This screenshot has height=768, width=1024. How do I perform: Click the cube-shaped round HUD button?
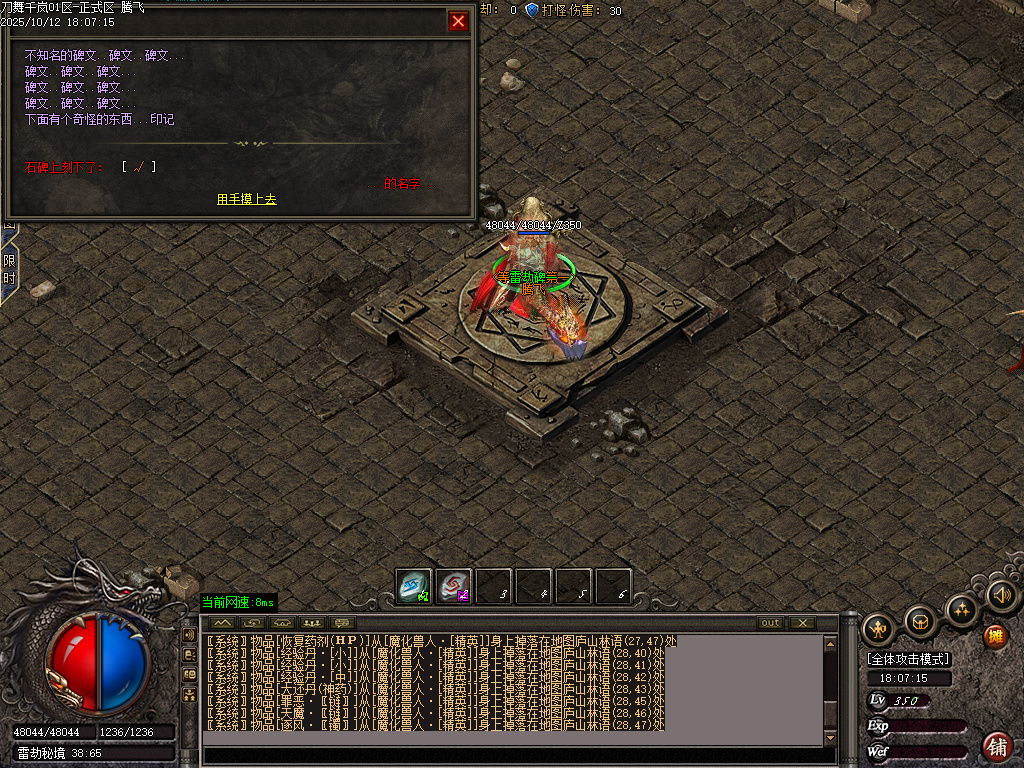pyautogui.click(x=920, y=622)
